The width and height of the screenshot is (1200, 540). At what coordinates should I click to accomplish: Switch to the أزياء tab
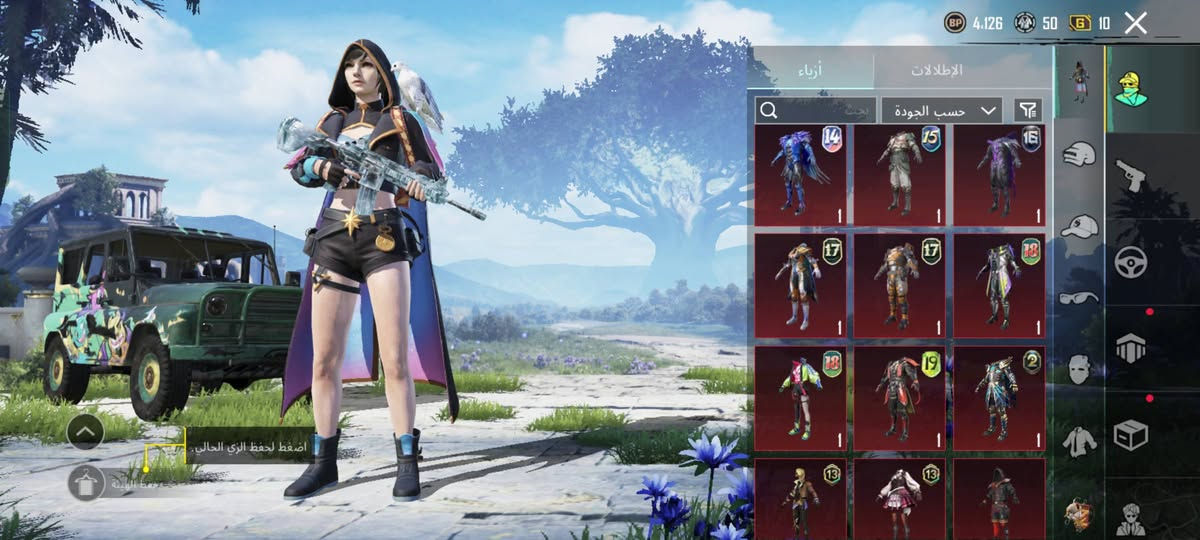pos(810,70)
